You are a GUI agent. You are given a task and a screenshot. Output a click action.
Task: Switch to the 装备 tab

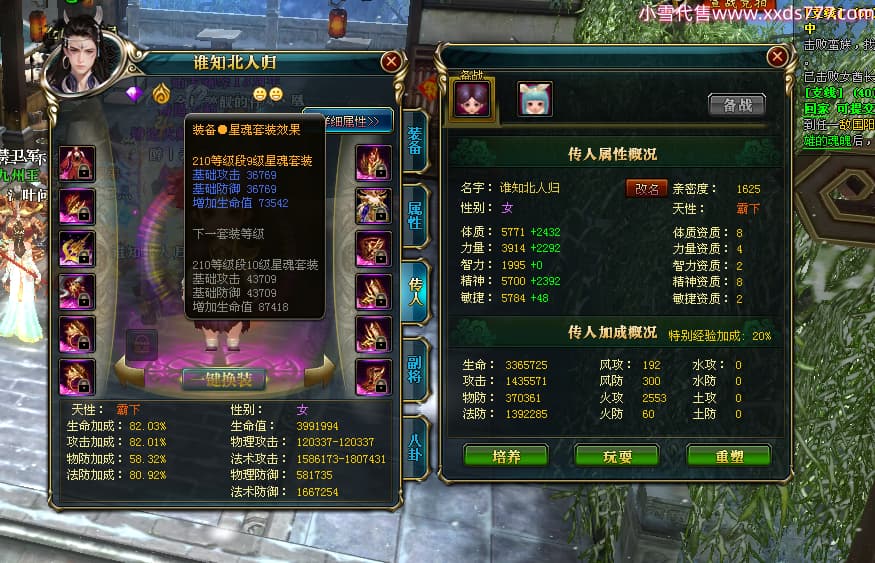(x=415, y=147)
